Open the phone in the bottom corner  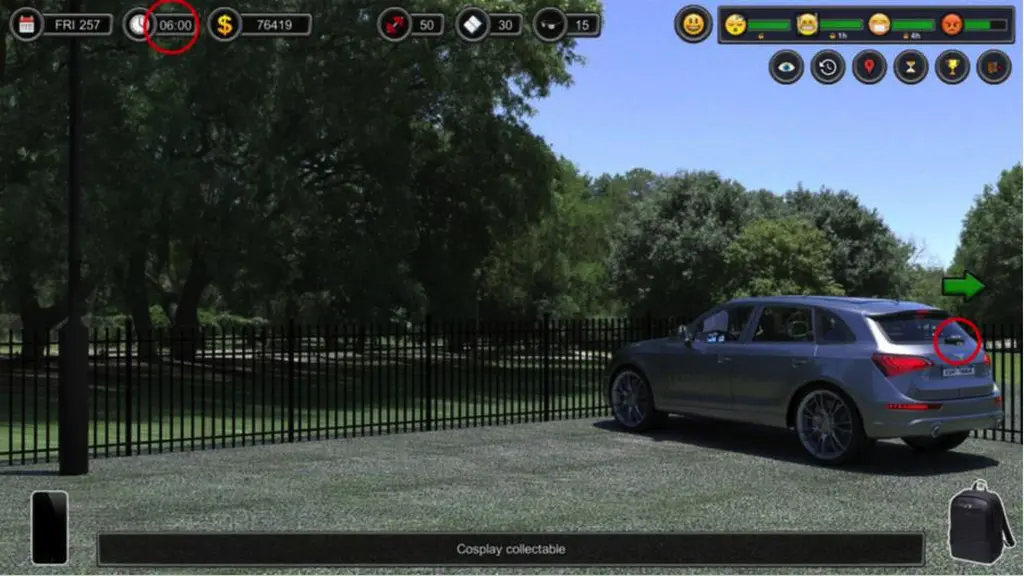pyautogui.click(x=49, y=527)
